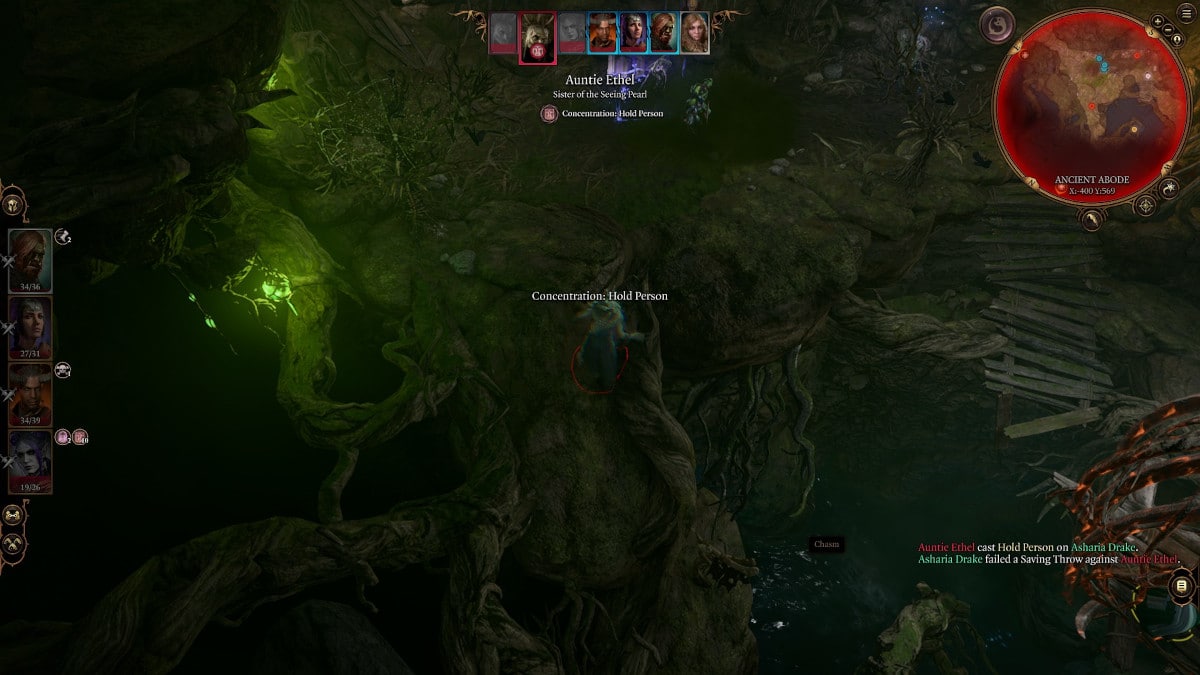Select party member with 19/26 health

(x=30, y=461)
